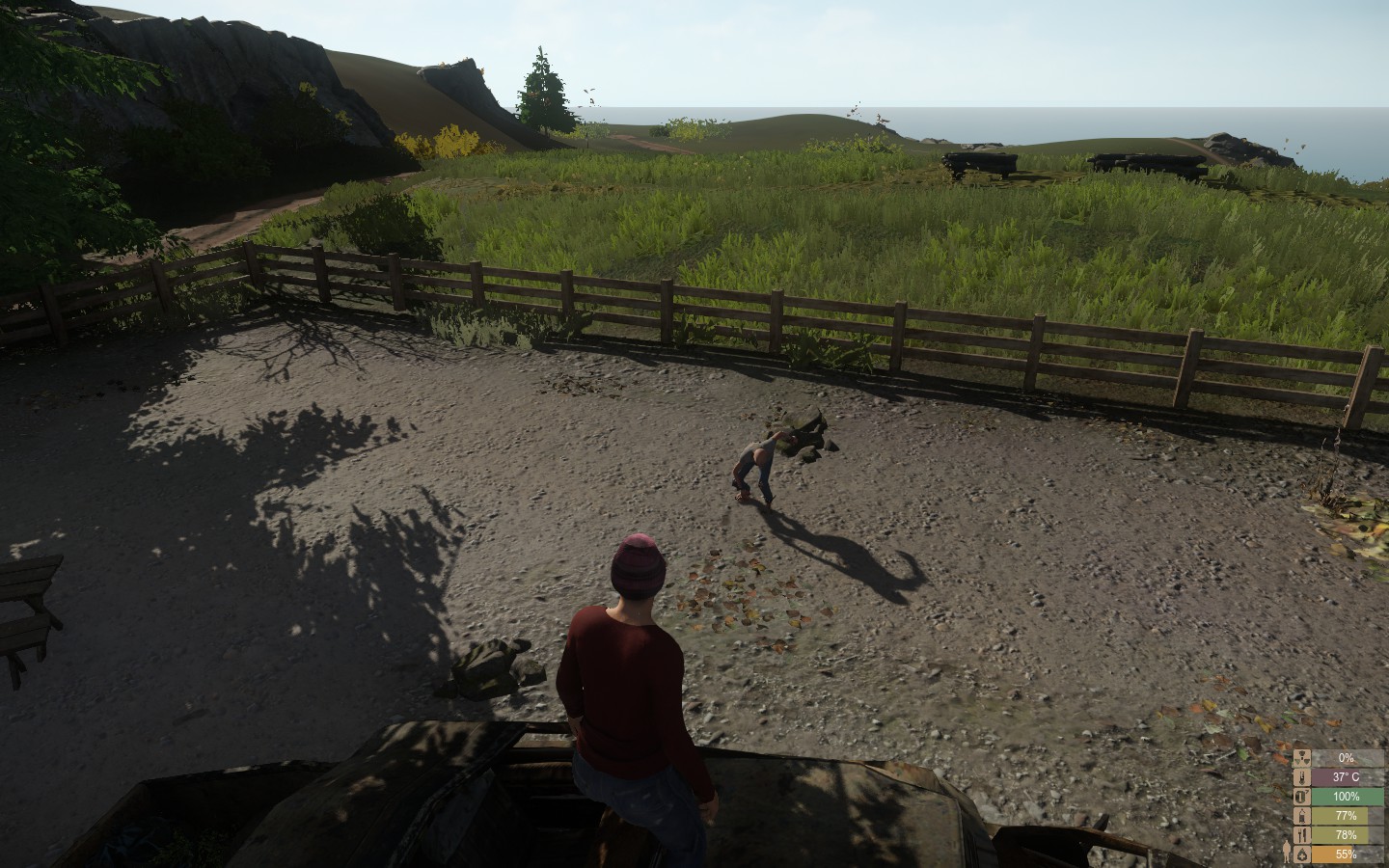Image resolution: width=1389 pixels, height=868 pixels.
Task: Click the hydration water bottle icon
Action: [1302, 816]
